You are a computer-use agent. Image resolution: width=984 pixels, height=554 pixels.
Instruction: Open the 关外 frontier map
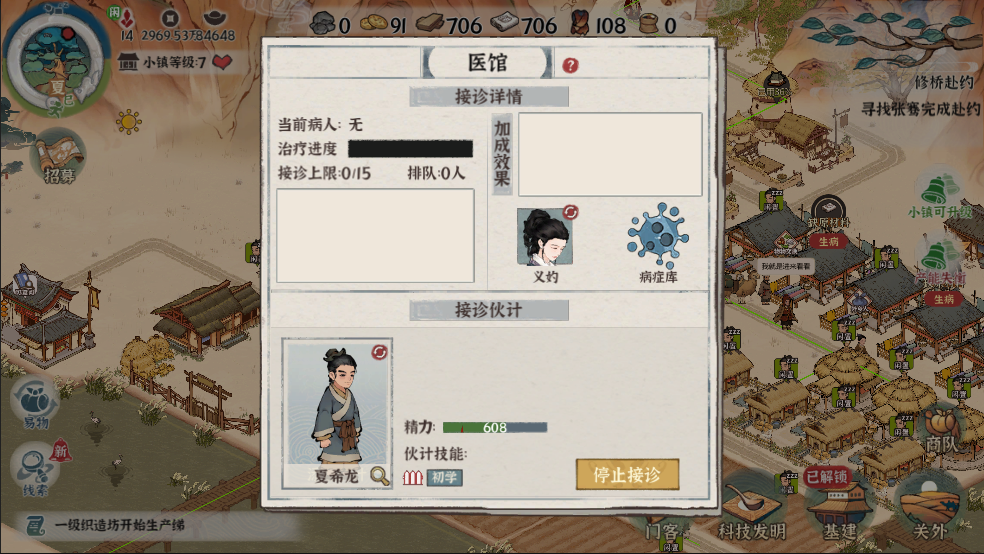point(924,507)
